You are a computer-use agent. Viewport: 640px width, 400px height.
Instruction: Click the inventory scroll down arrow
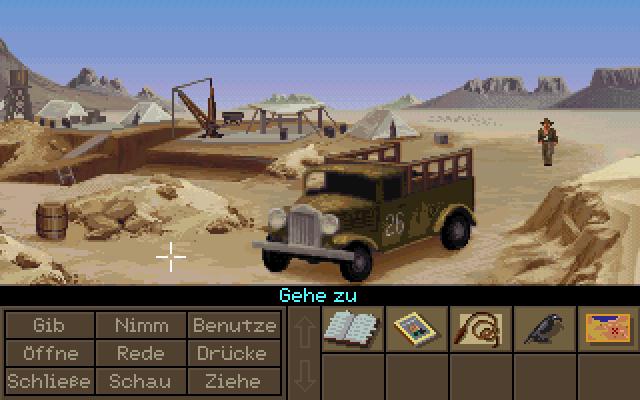click(304, 377)
